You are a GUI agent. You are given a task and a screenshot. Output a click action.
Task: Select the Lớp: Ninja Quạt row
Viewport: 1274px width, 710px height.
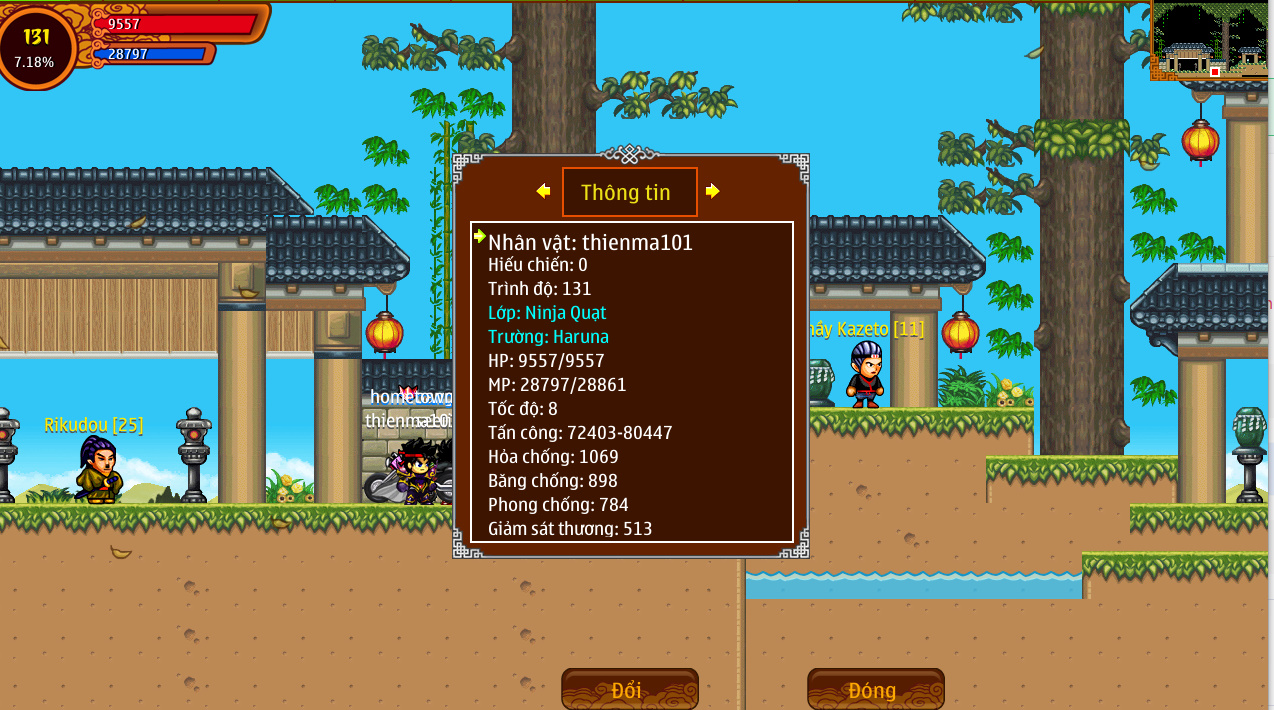pos(547,313)
